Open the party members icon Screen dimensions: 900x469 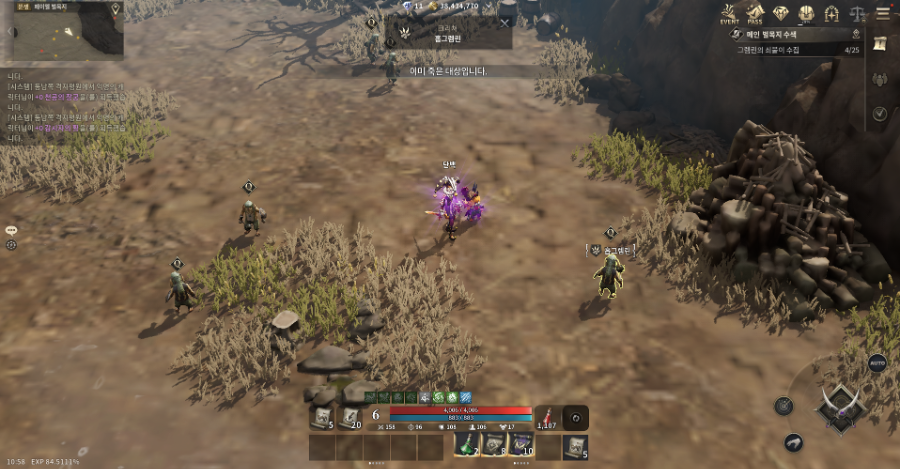point(879,79)
